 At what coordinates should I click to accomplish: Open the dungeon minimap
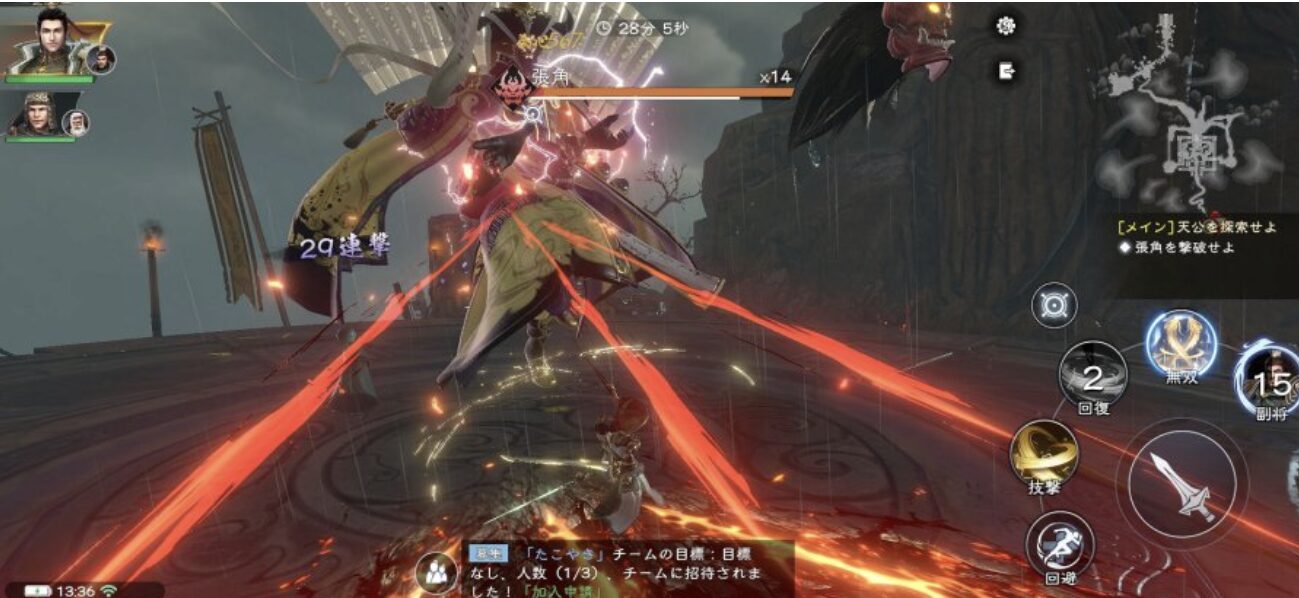click(x=1192, y=110)
